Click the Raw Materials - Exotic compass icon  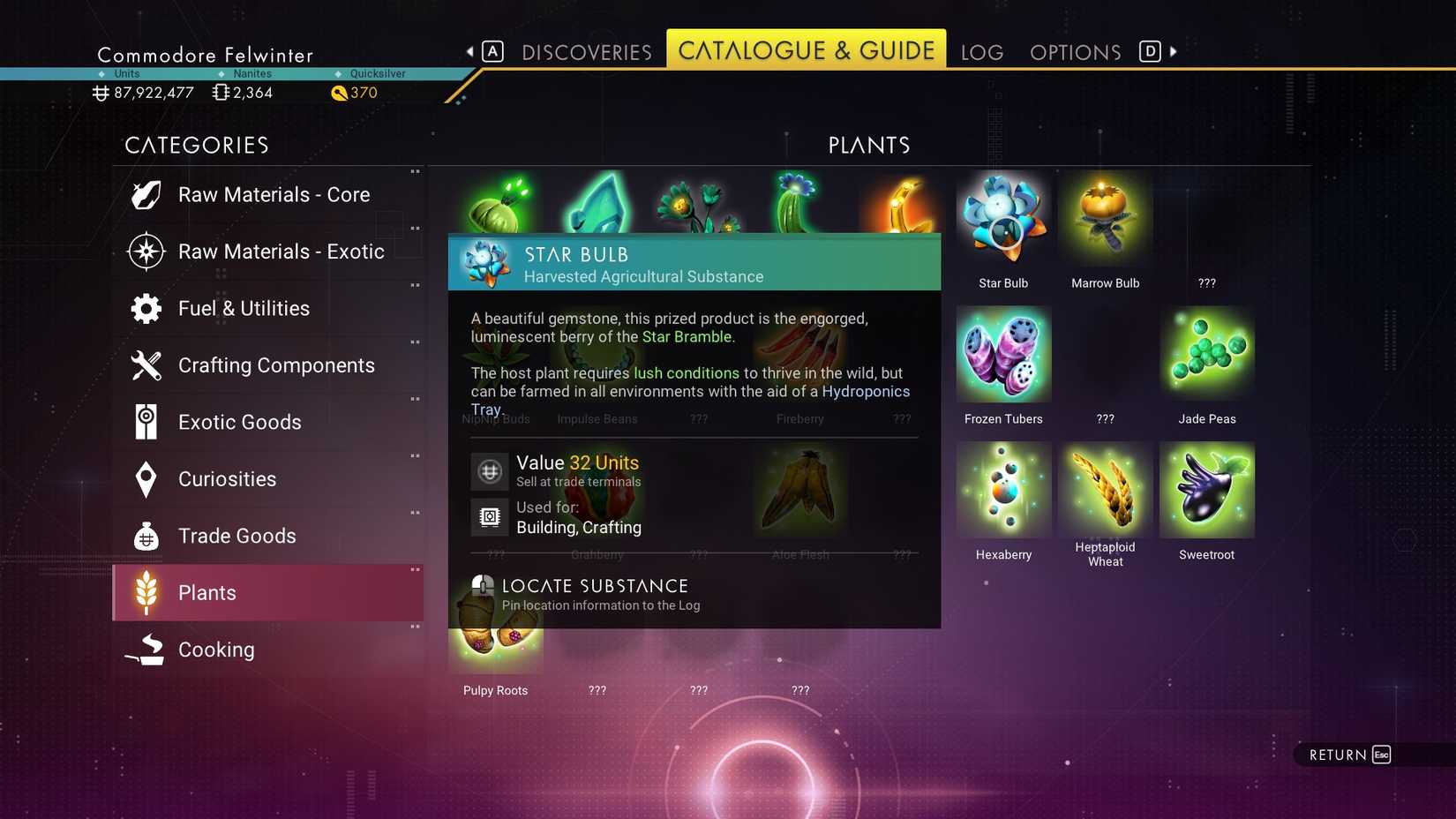click(x=146, y=251)
